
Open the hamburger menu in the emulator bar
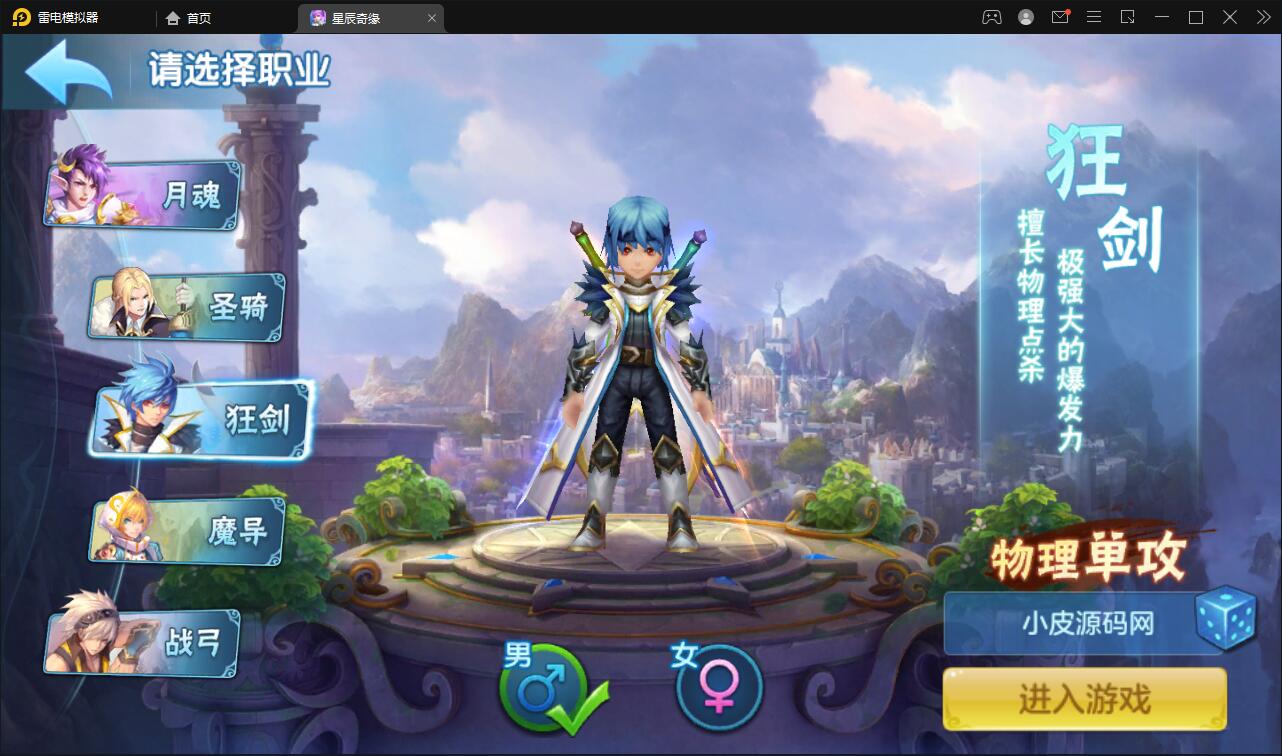coord(1095,17)
